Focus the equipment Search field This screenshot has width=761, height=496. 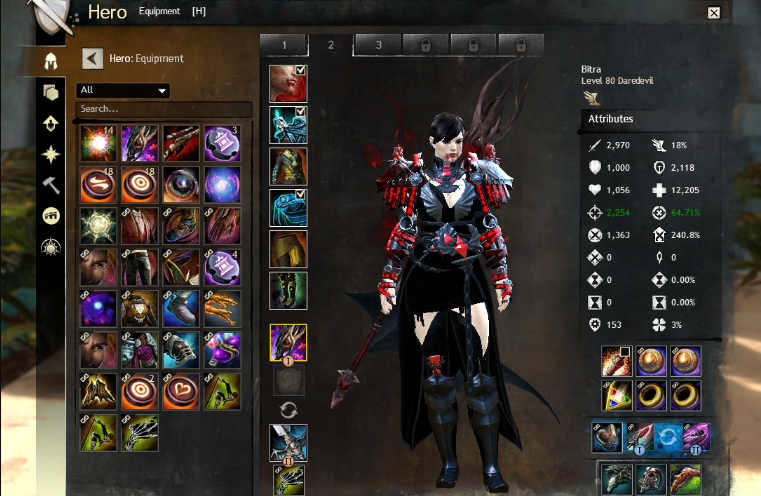(x=160, y=108)
